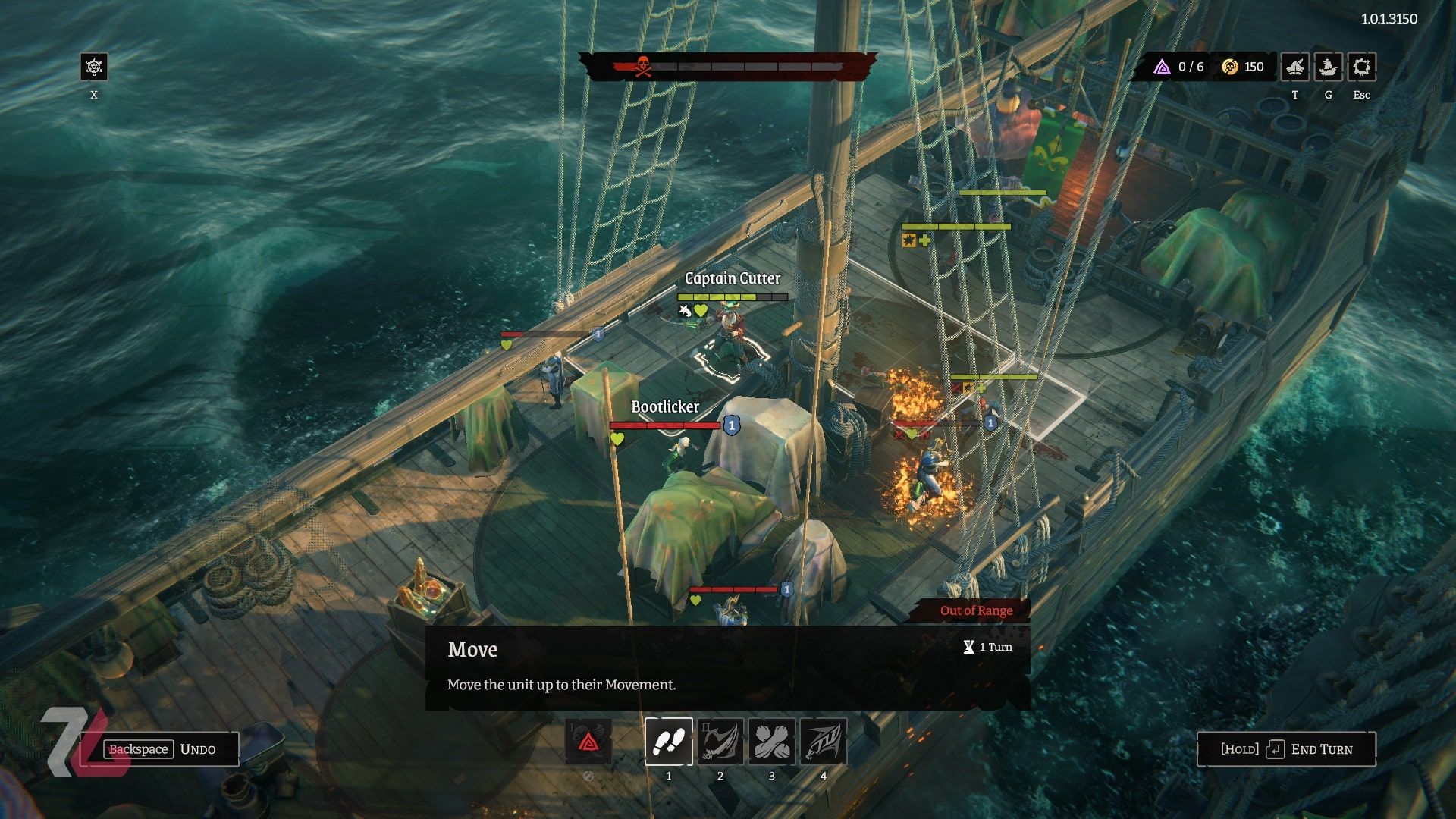End the current turn
This screenshot has width=1456, height=819.
click(1286, 749)
